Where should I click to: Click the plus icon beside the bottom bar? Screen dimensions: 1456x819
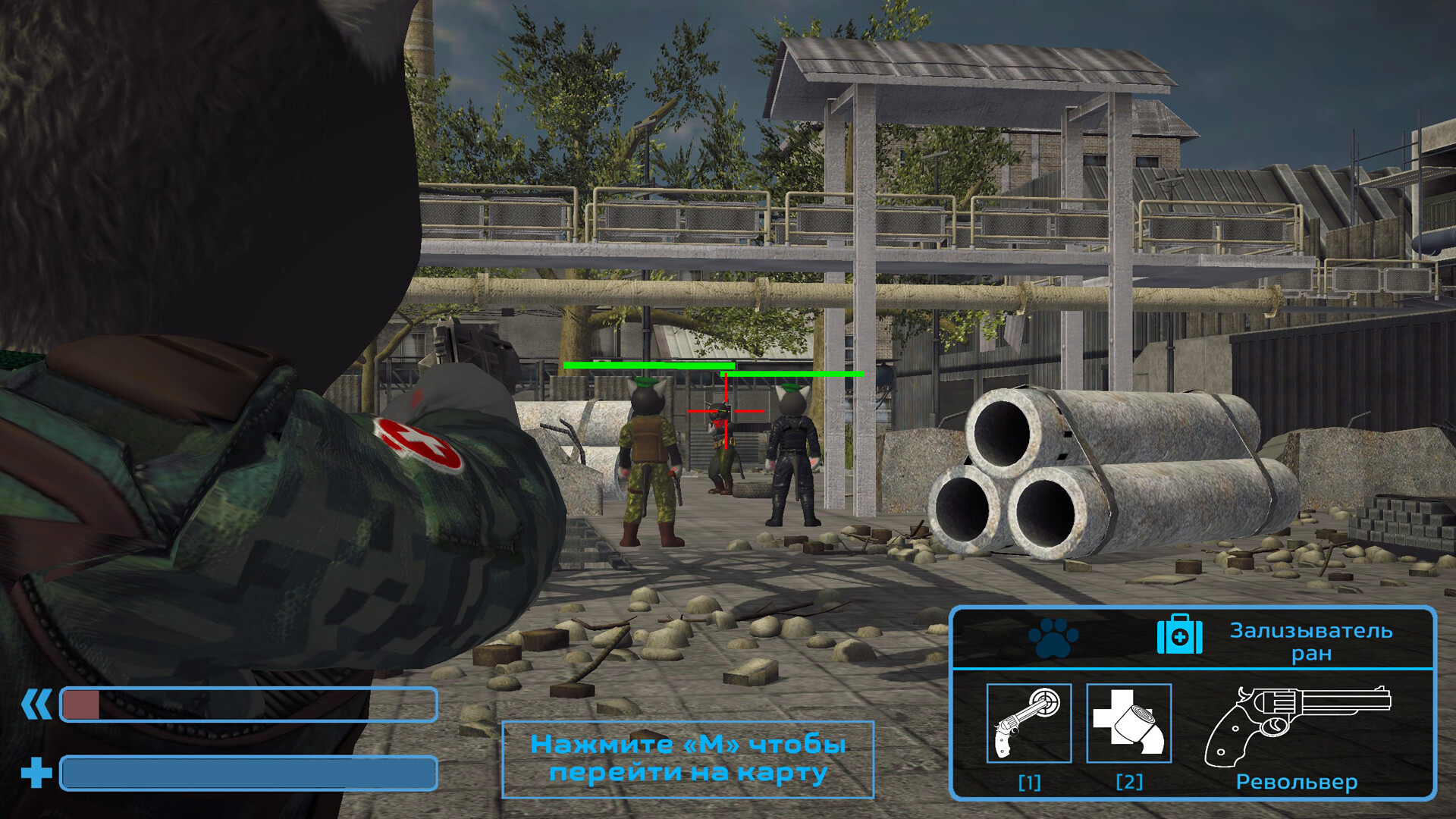pyautogui.click(x=36, y=775)
